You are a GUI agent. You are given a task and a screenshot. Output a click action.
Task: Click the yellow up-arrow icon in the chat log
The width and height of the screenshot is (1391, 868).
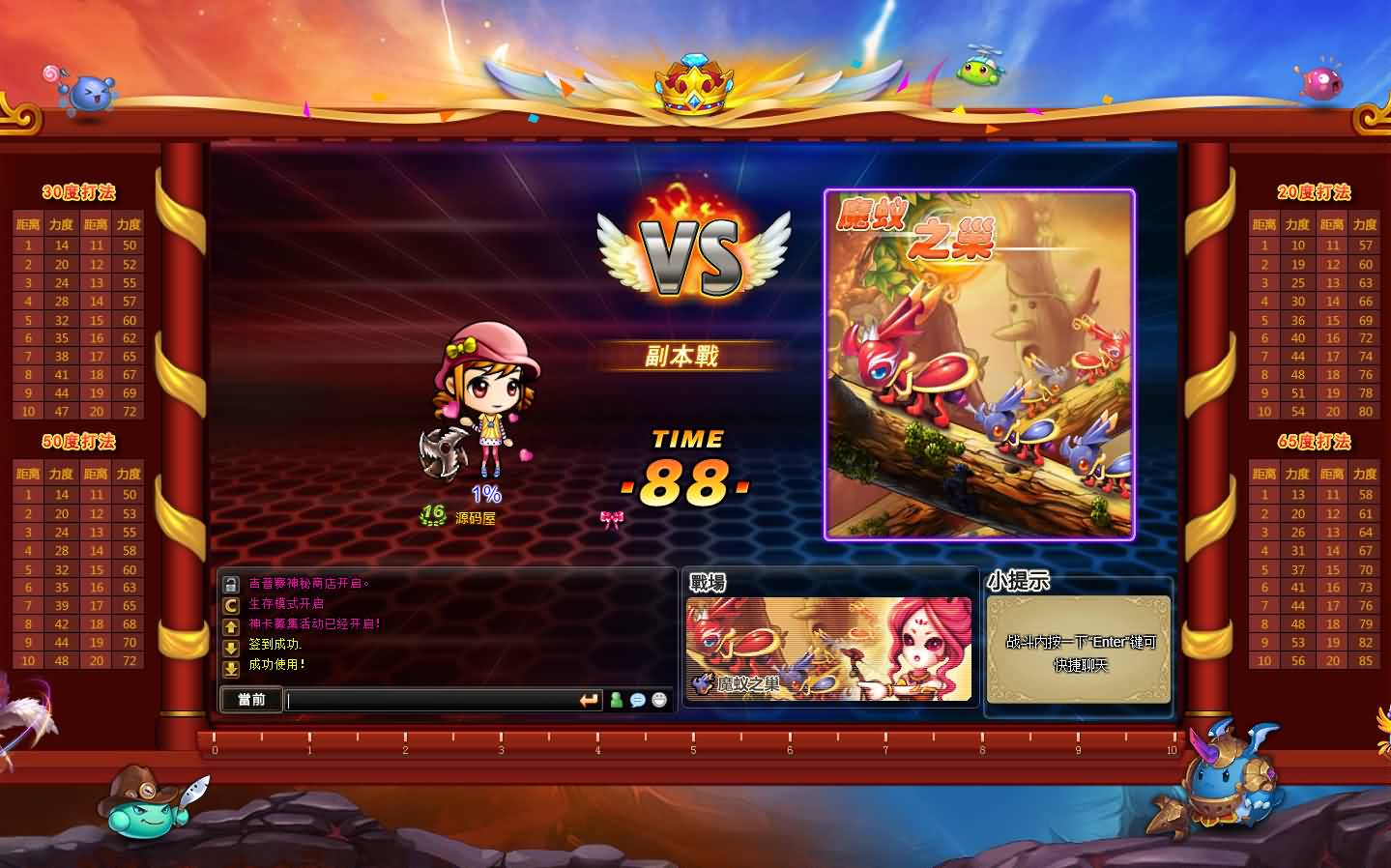[x=231, y=623]
